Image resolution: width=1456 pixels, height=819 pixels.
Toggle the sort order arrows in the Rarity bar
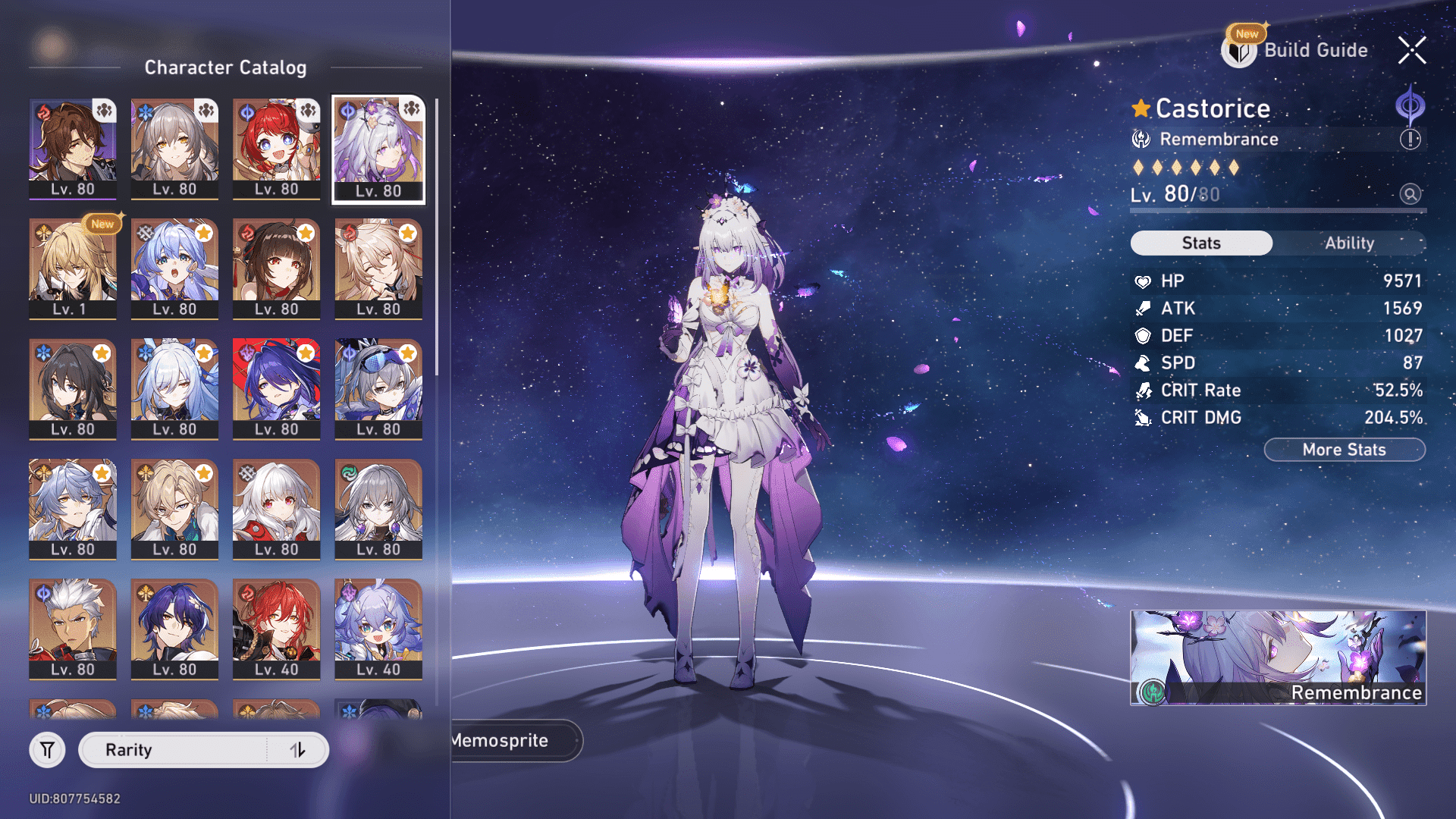[299, 749]
